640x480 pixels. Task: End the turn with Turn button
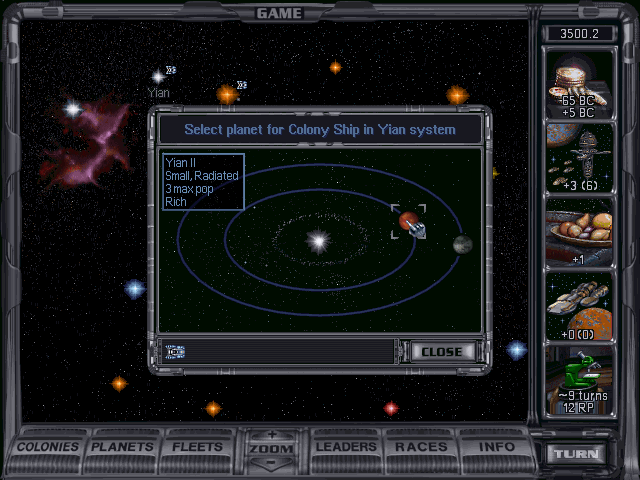pyautogui.click(x=577, y=454)
